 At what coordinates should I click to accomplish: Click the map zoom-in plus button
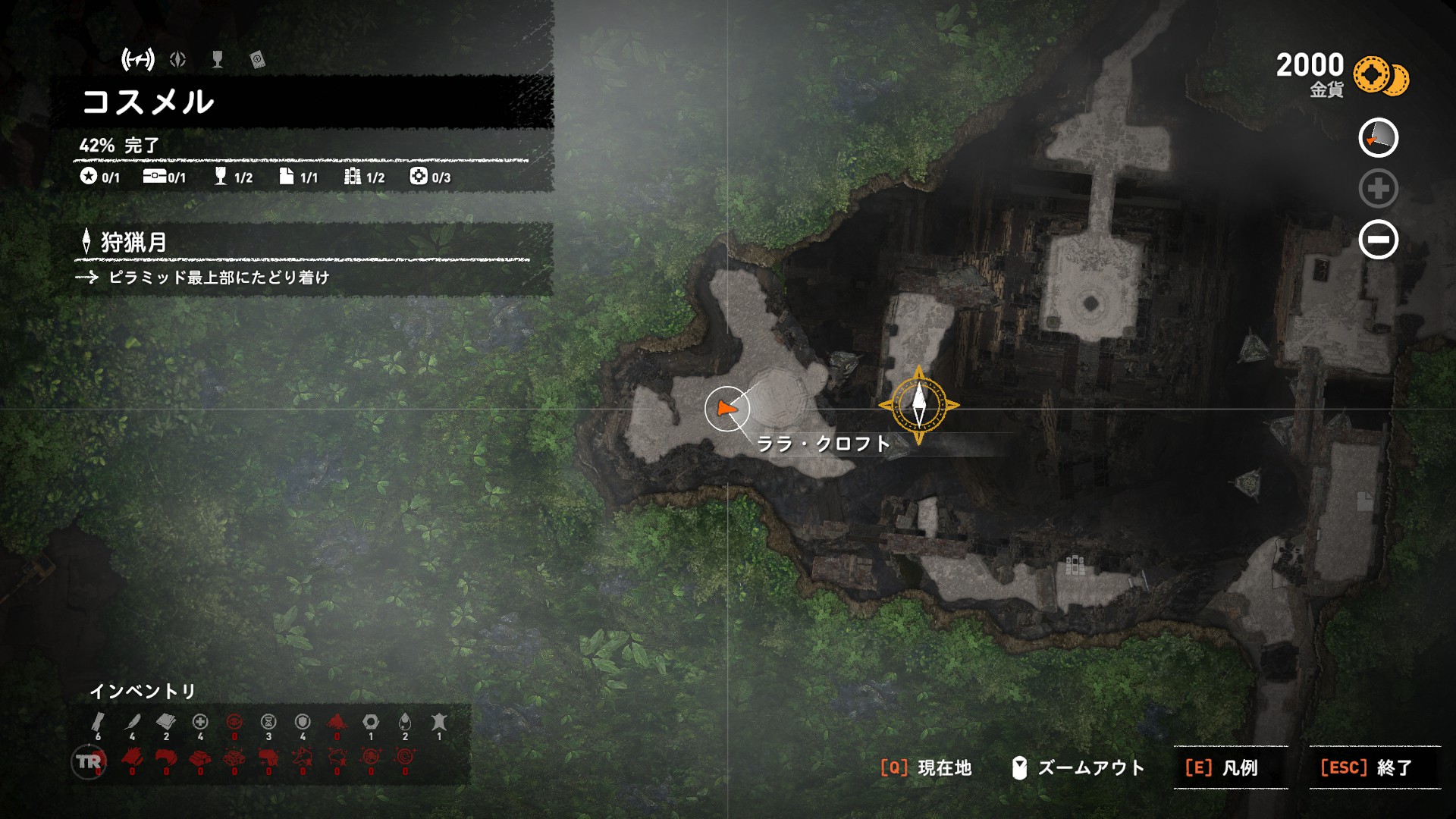tap(1378, 189)
